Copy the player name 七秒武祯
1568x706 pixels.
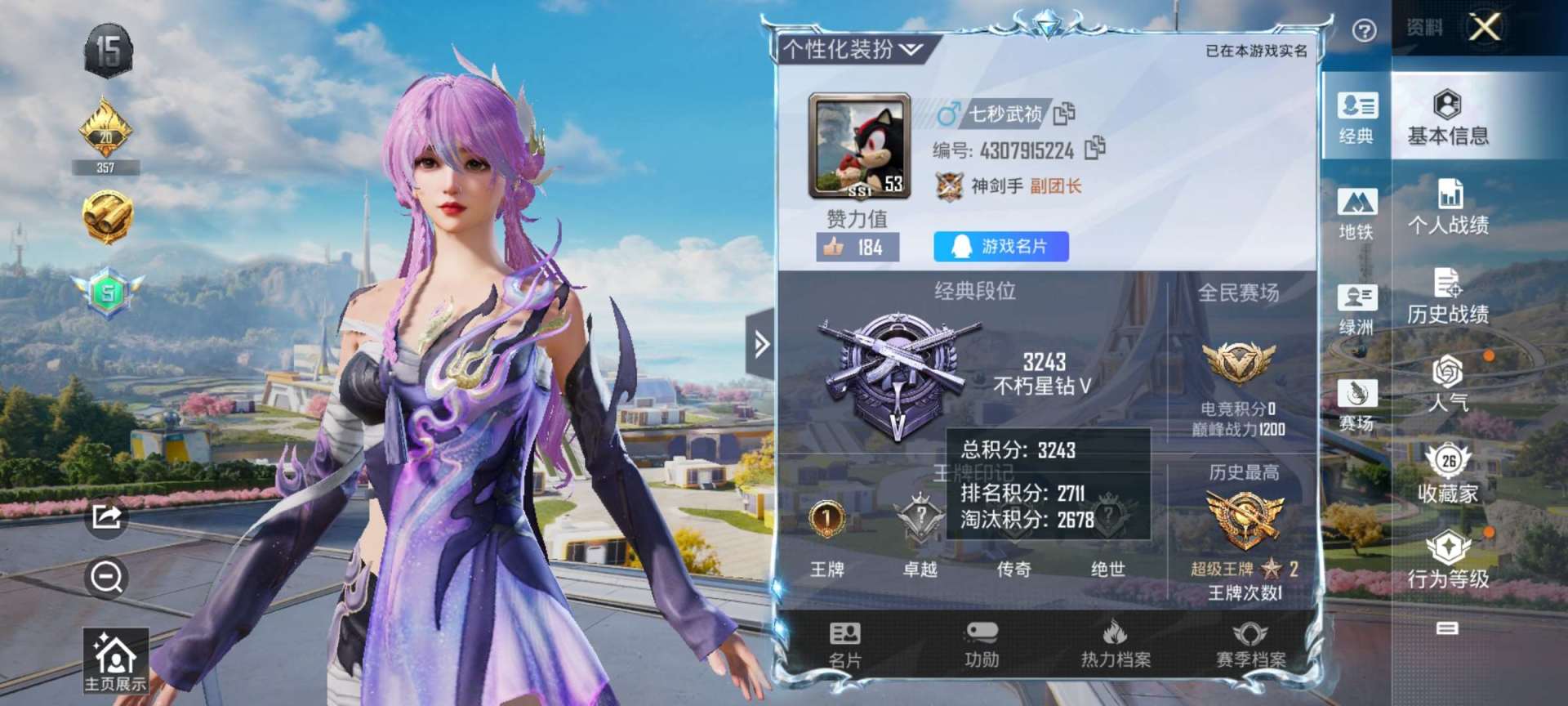(x=1064, y=114)
